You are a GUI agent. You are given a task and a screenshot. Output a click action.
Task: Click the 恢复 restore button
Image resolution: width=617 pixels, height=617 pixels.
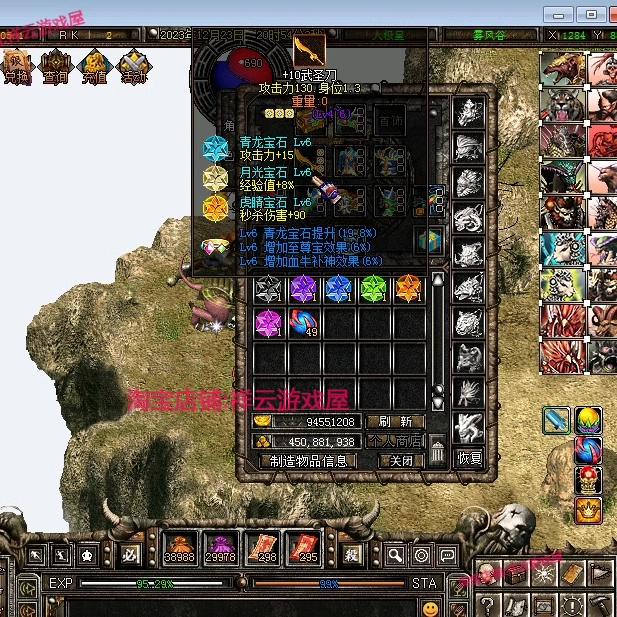tap(470, 459)
